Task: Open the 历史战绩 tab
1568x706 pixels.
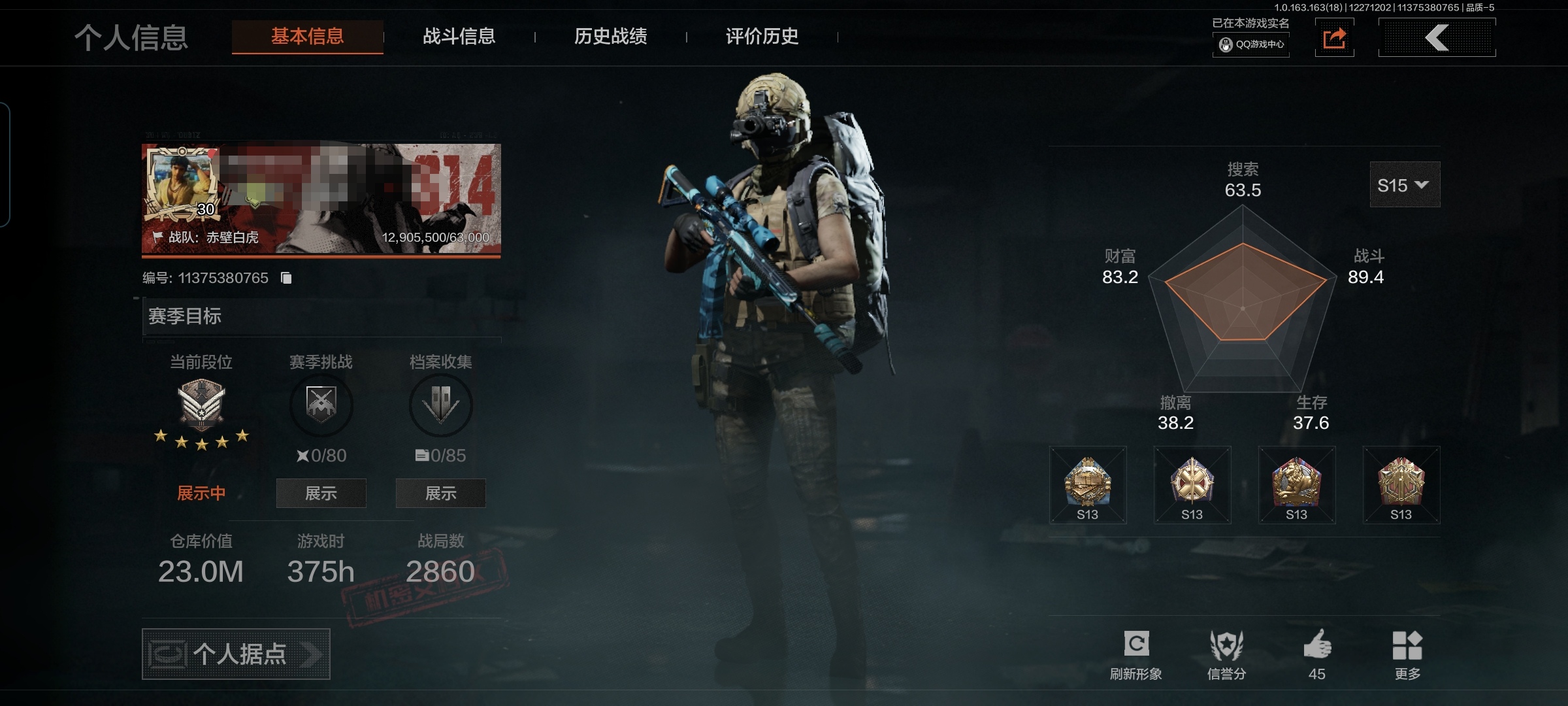Action: [610, 37]
